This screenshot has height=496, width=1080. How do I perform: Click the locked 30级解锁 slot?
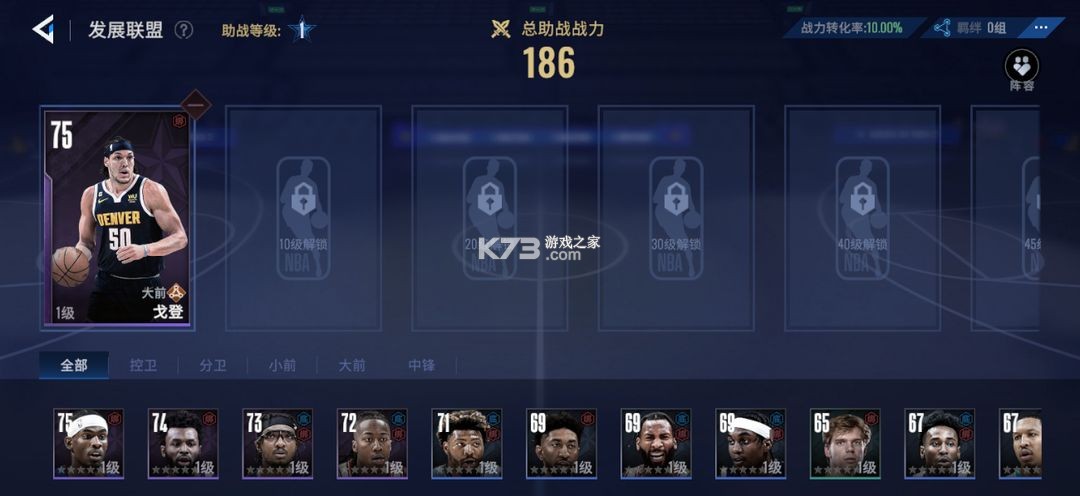[x=676, y=218]
